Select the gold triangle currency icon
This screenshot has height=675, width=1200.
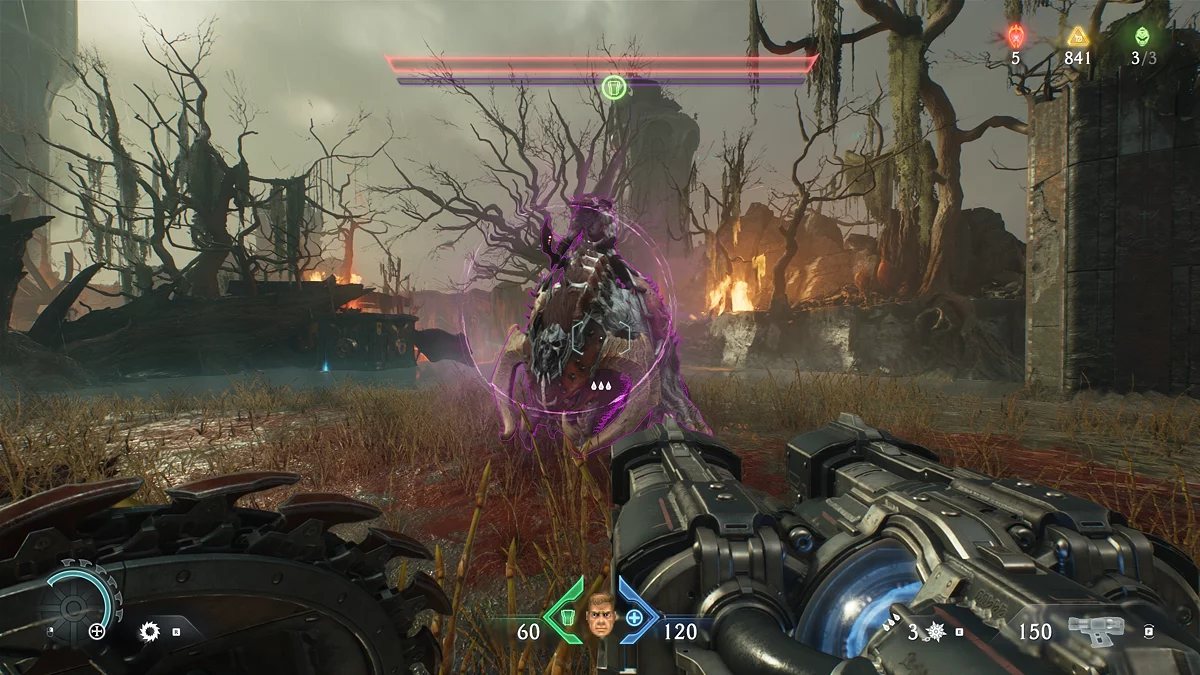pyautogui.click(x=1077, y=37)
